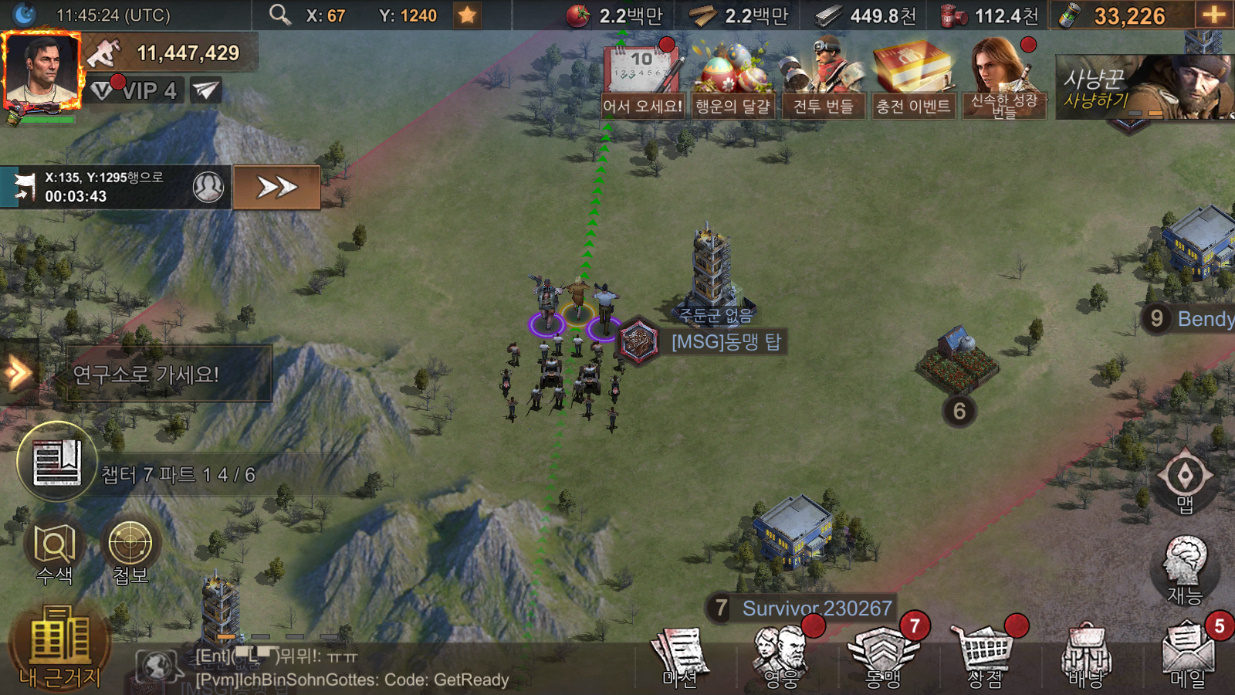Open the 수색 search tool
Viewport: 1235px width, 695px height.
pyautogui.click(x=54, y=552)
